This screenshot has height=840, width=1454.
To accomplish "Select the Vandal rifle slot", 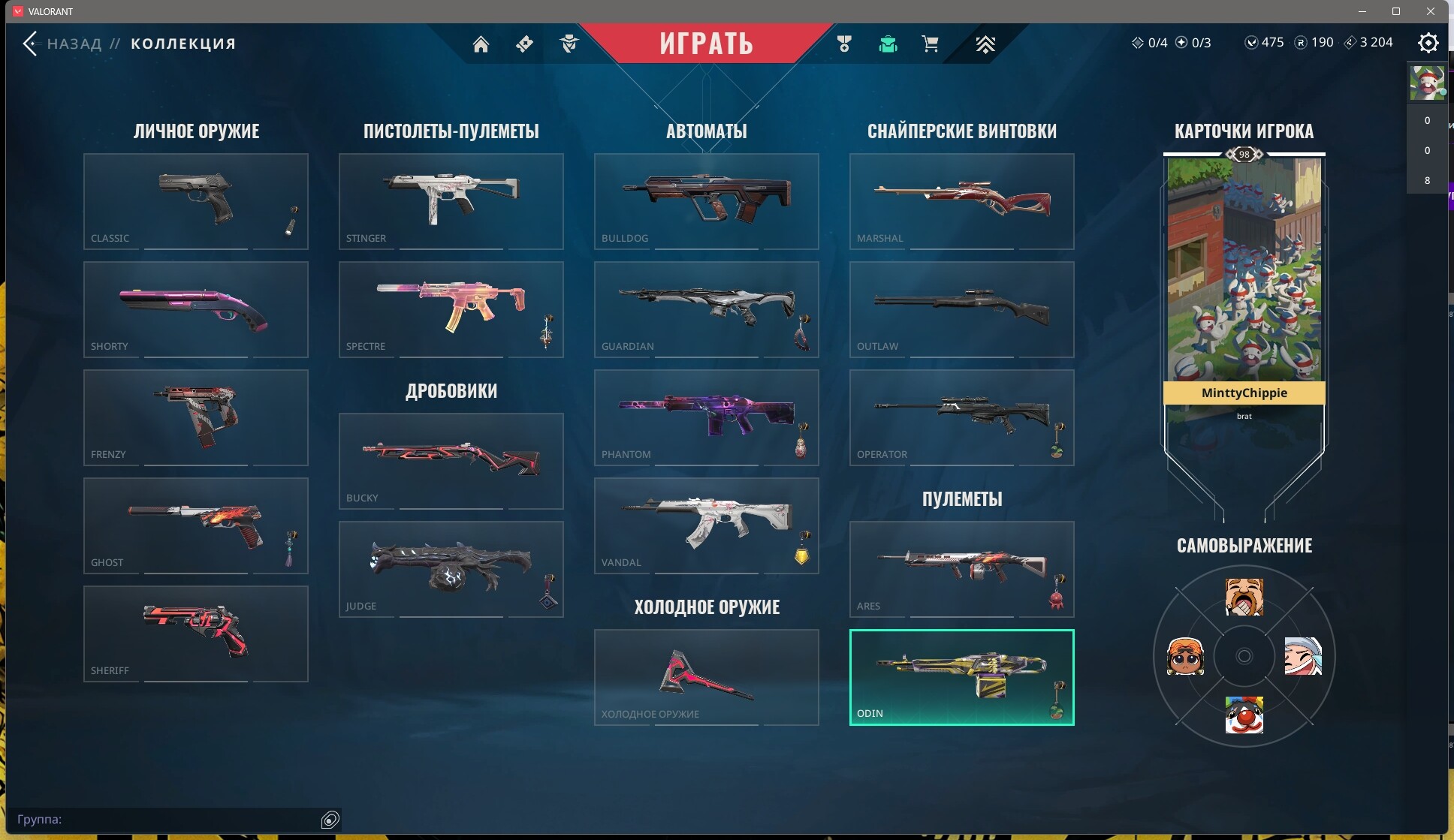I will 706,525.
